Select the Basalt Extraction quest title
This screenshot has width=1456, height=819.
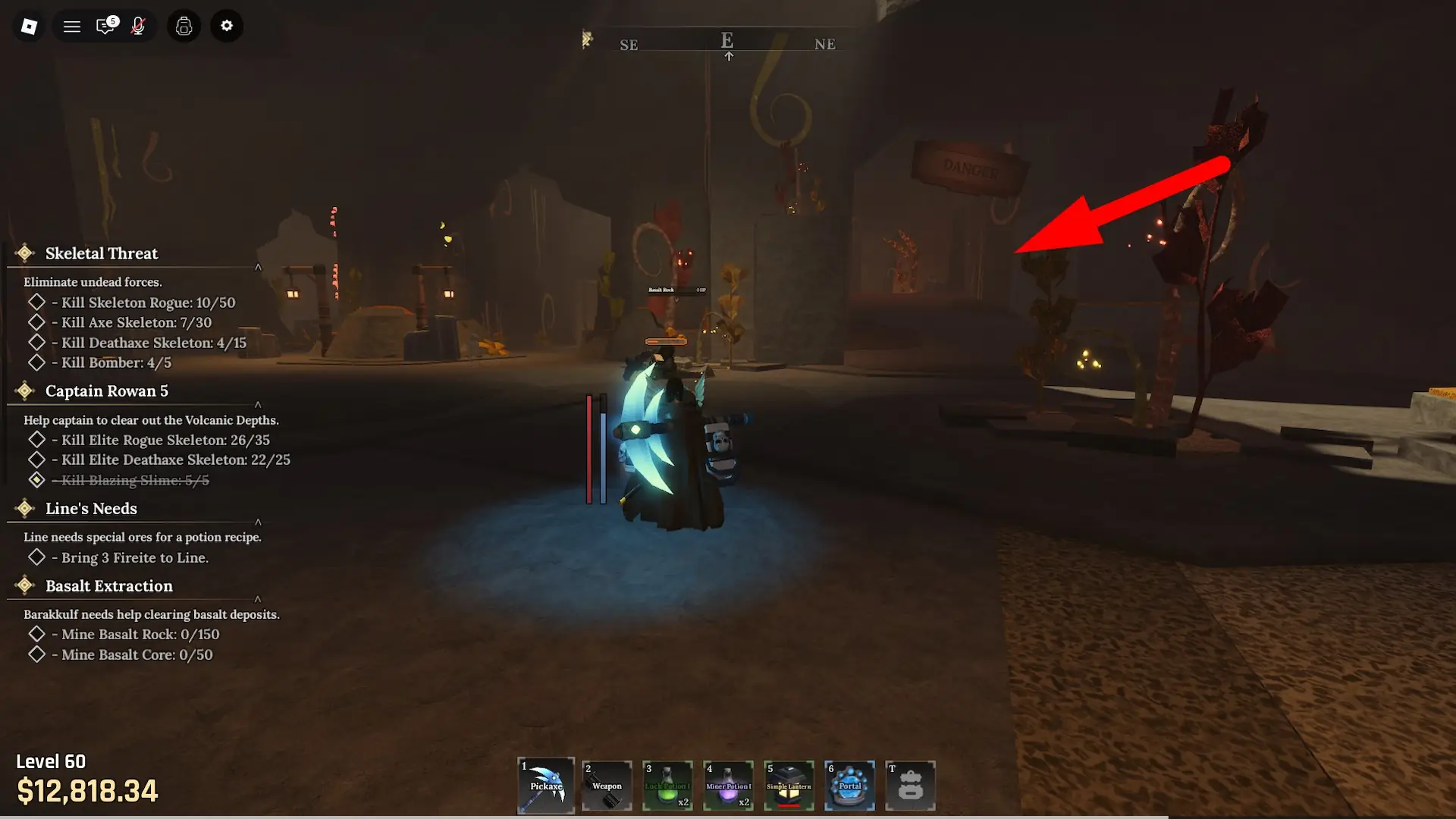pyautogui.click(x=108, y=585)
